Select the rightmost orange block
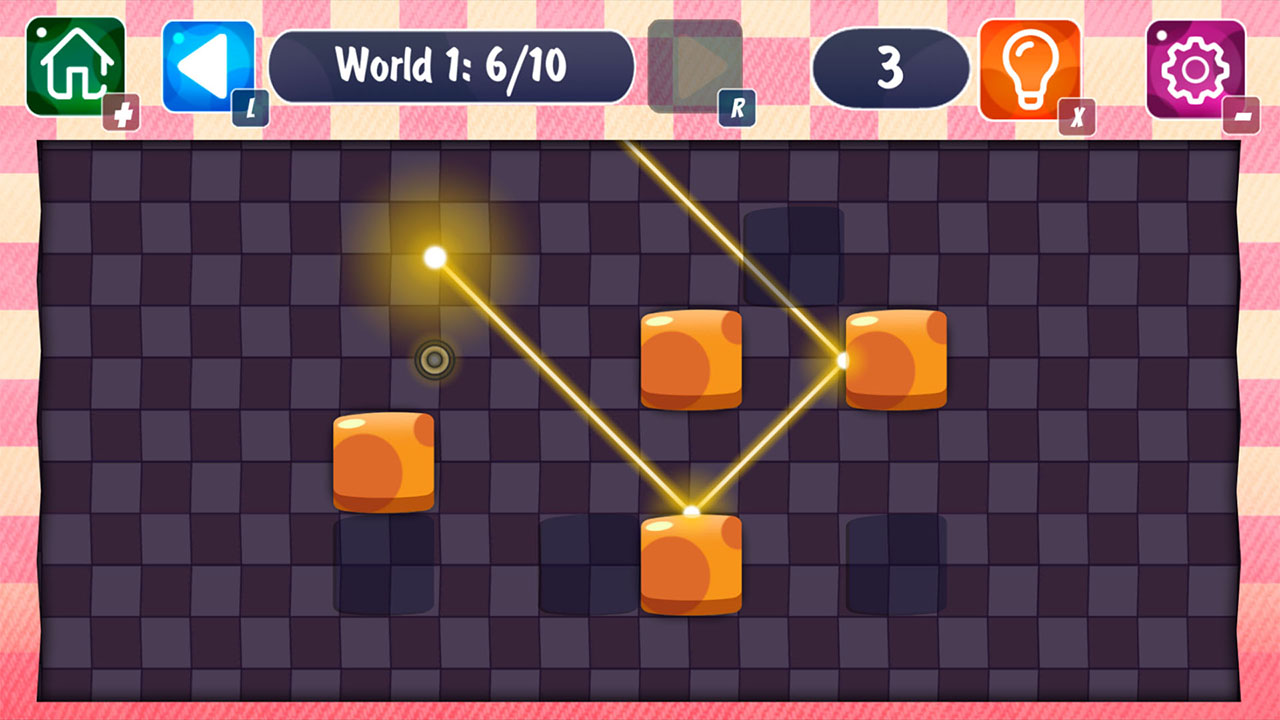Viewport: 1280px width, 720px height. (893, 358)
